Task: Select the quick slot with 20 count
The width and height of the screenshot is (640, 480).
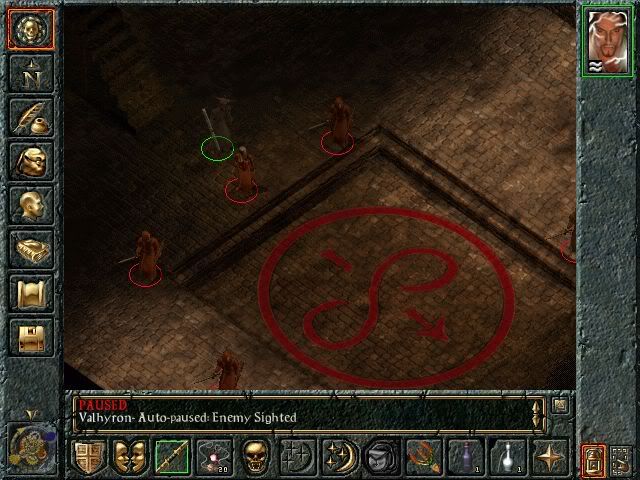Action: pyautogui.click(x=212, y=457)
